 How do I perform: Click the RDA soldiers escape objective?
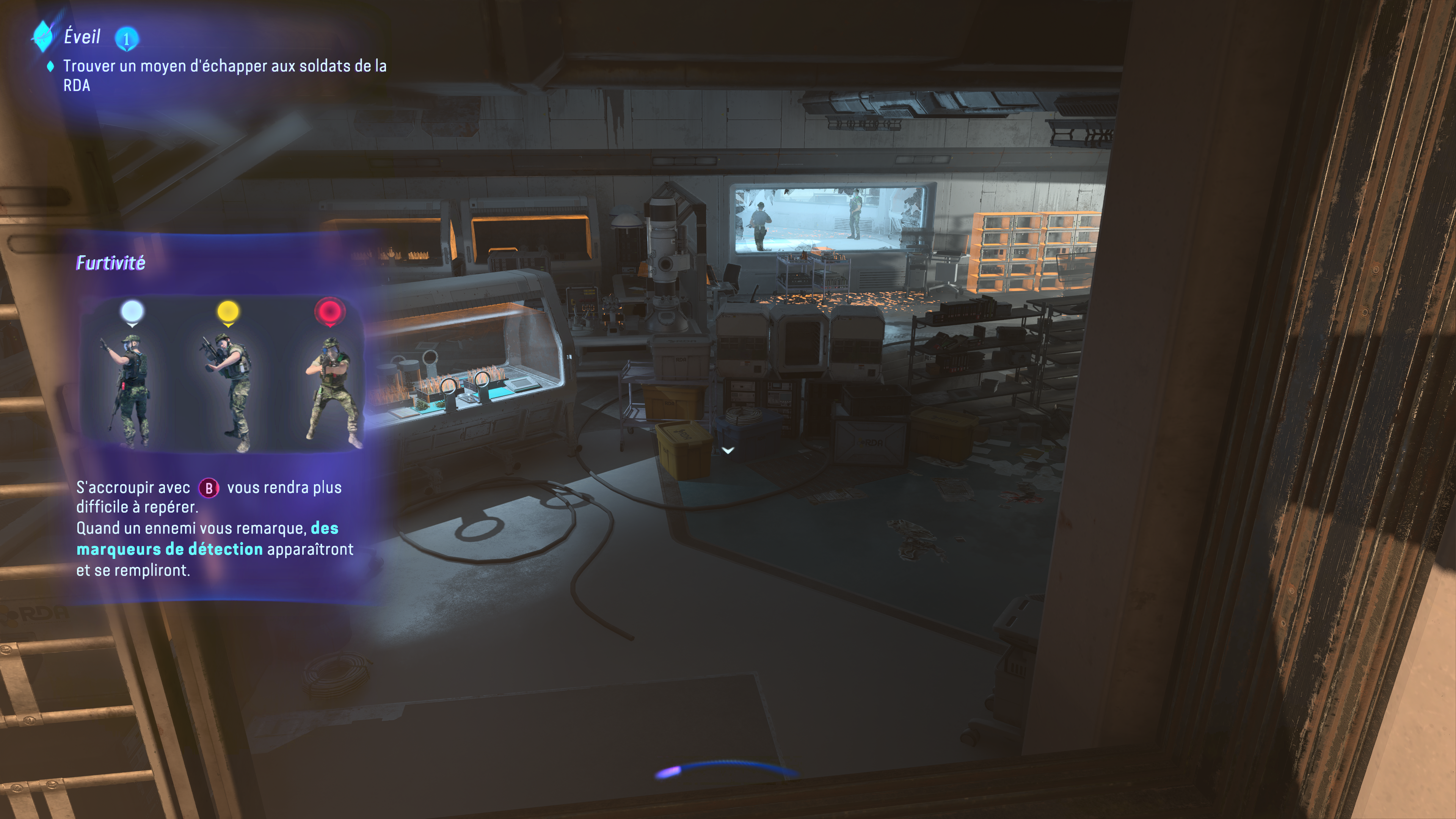(x=224, y=75)
